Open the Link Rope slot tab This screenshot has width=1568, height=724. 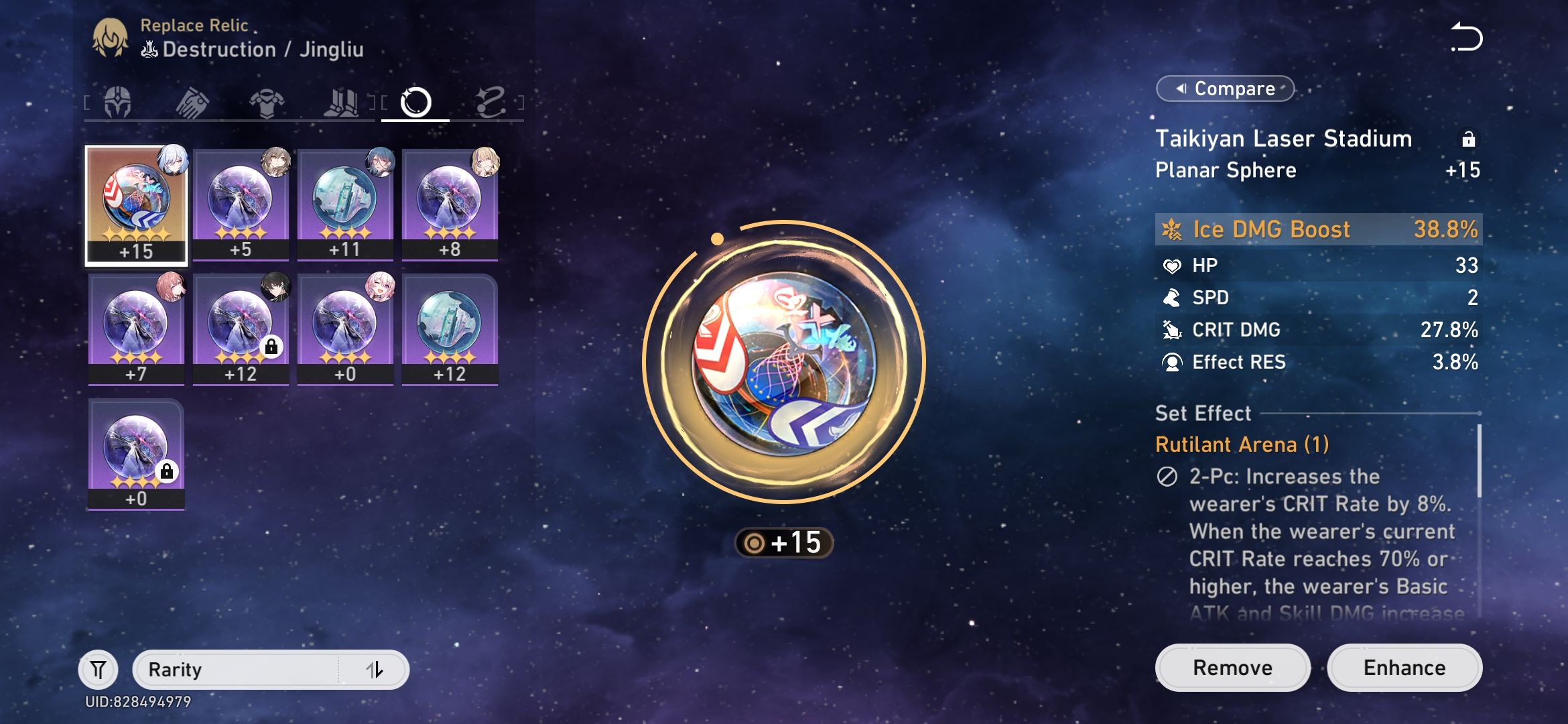point(493,101)
